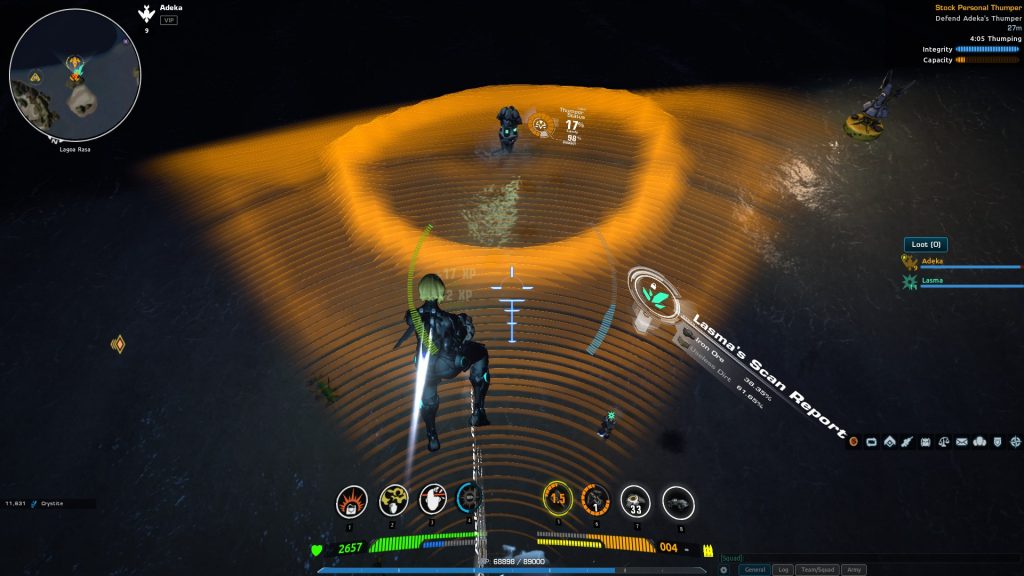Activate the explosion ability in slot 1
Image resolution: width=1024 pixels, height=576 pixels.
pos(351,500)
